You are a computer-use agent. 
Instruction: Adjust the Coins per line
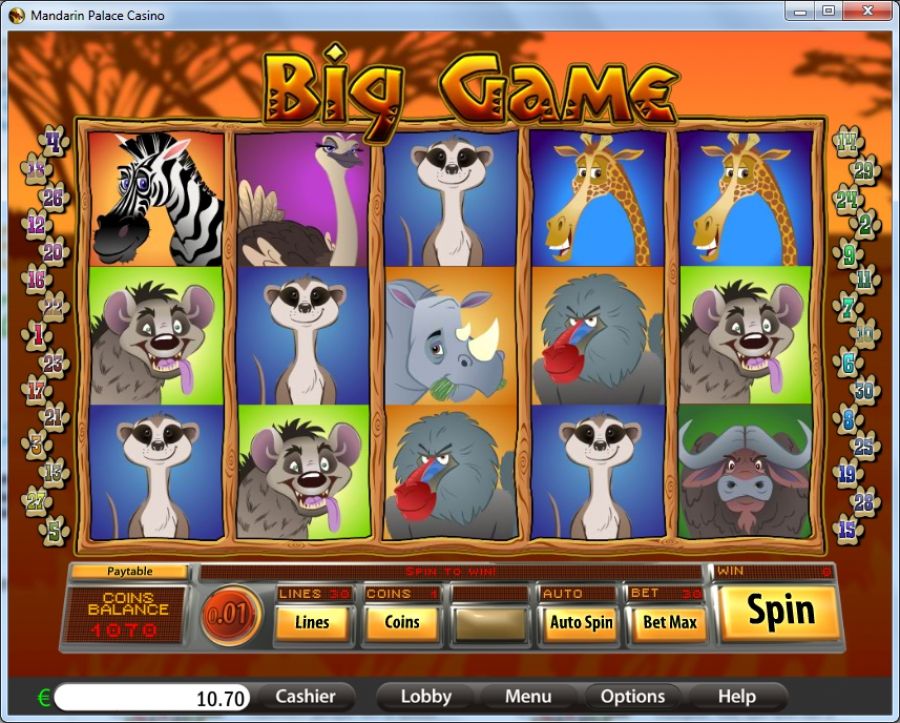pos(402,622)
